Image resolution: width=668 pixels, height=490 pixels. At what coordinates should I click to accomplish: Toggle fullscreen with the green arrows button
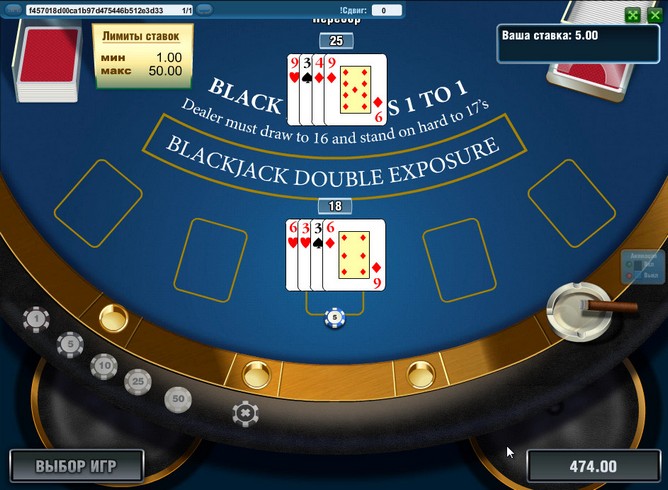[631, 15]
